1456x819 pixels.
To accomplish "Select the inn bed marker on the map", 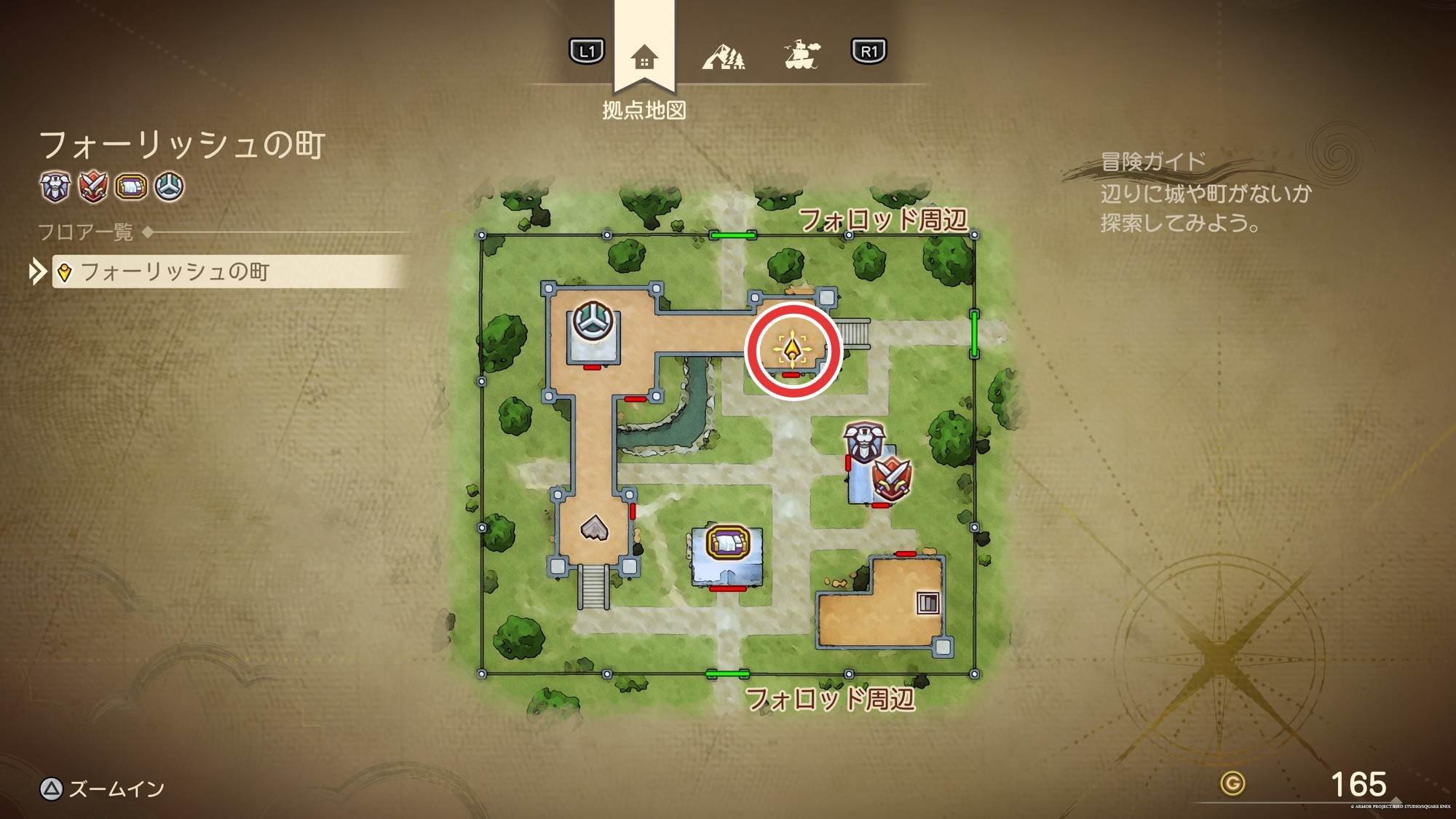I will coord(727,543).
